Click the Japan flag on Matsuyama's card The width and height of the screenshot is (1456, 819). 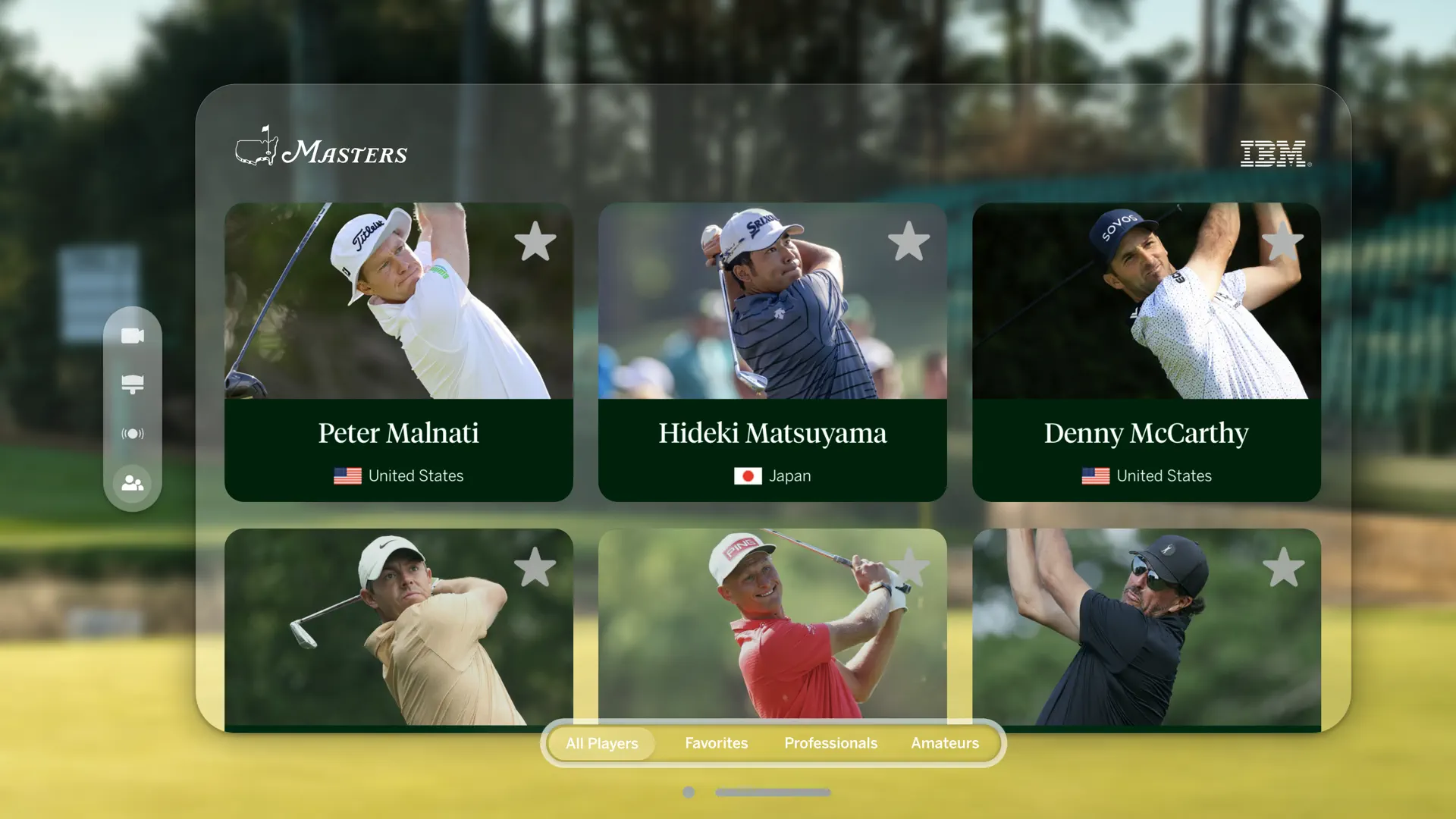(x=748, y=476)
